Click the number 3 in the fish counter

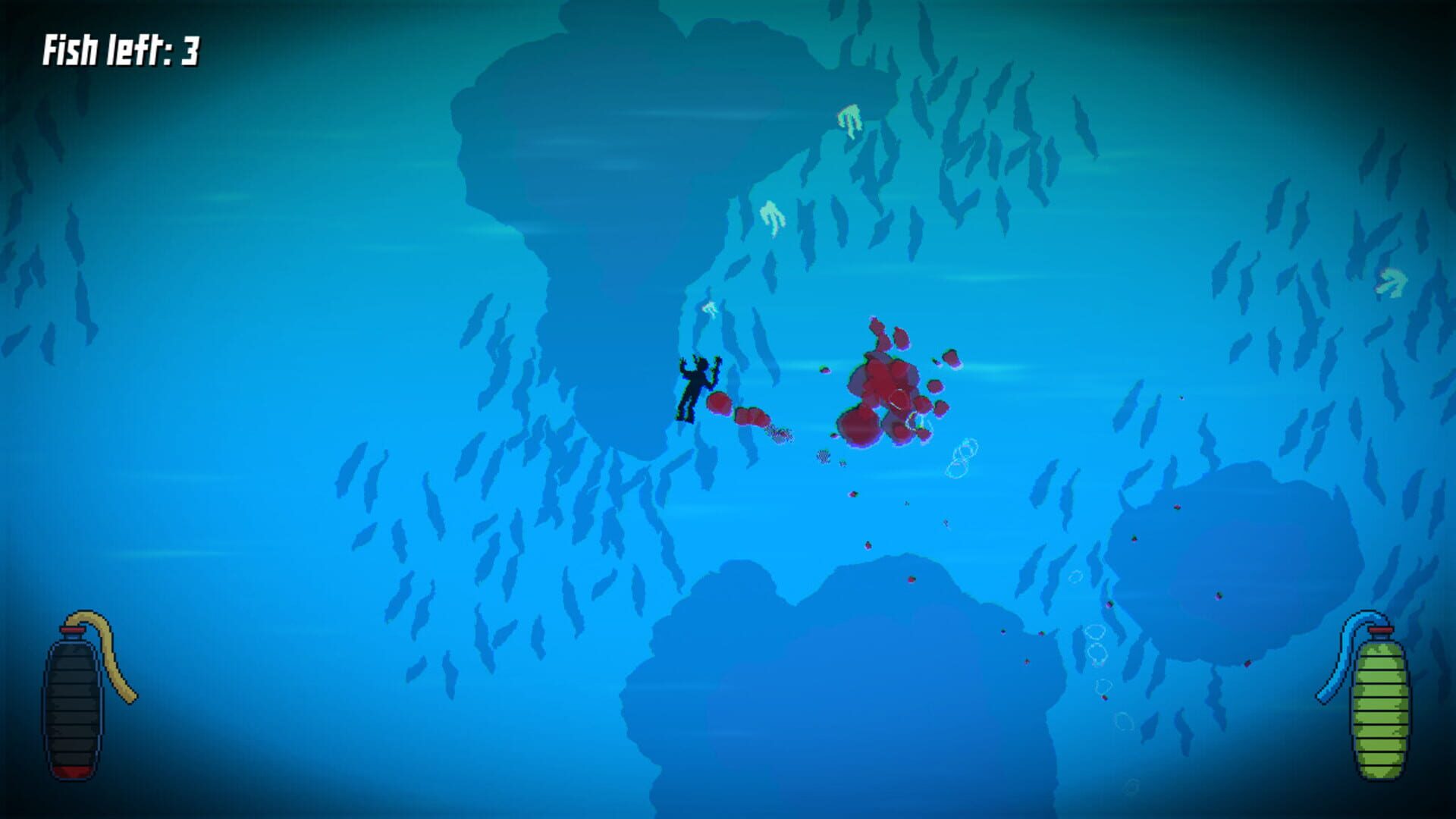[191, 52]
